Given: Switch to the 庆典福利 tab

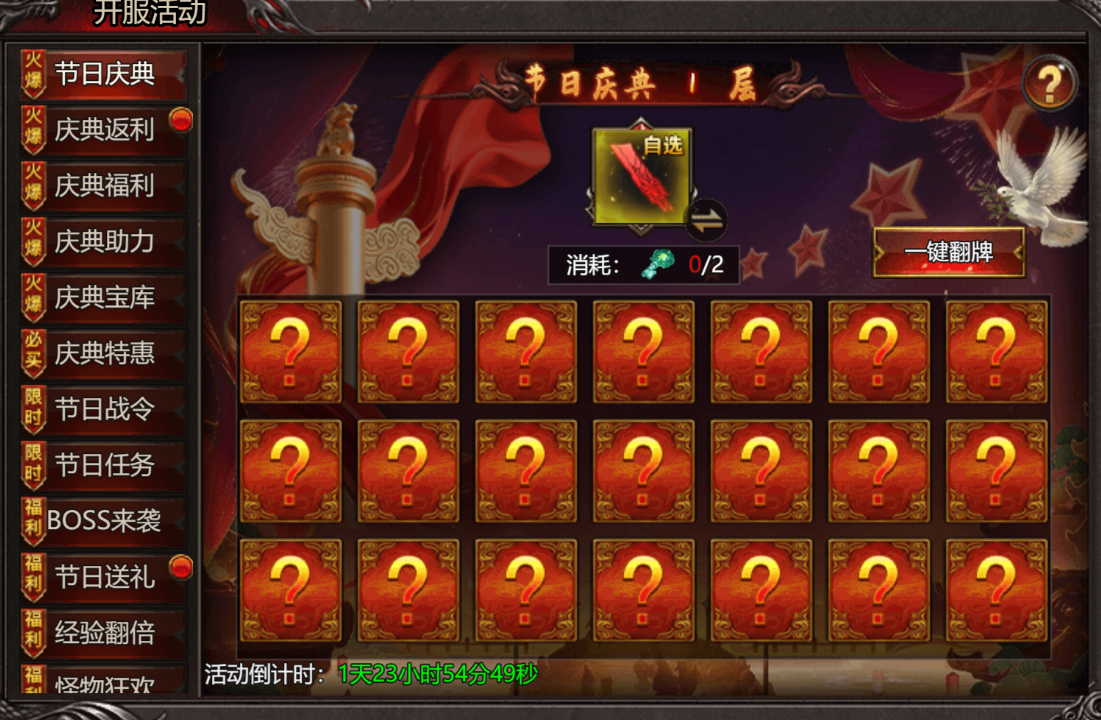Looking at the screenshot, I should pos(104,186).
